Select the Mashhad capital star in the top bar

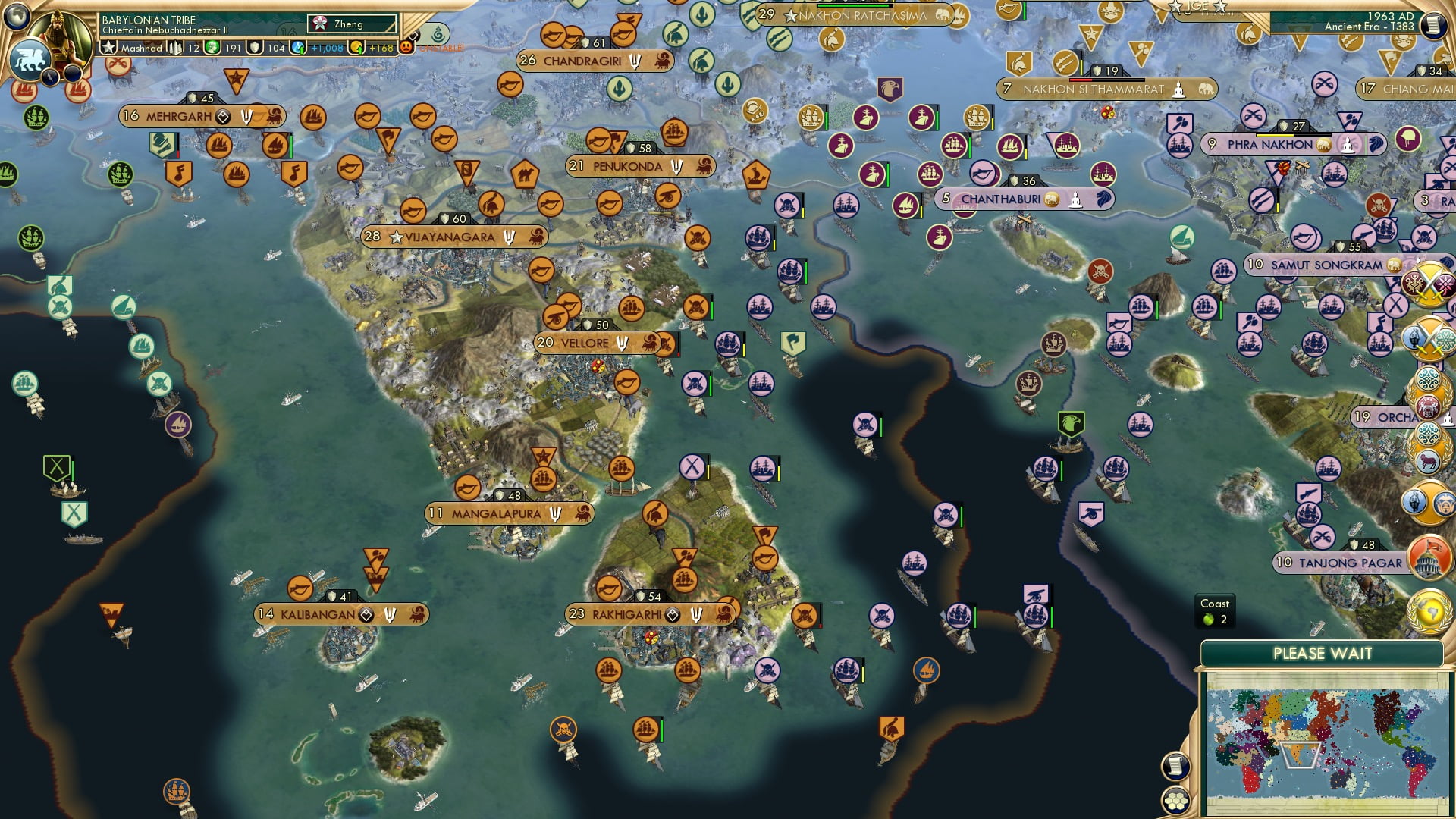[108, 48]
